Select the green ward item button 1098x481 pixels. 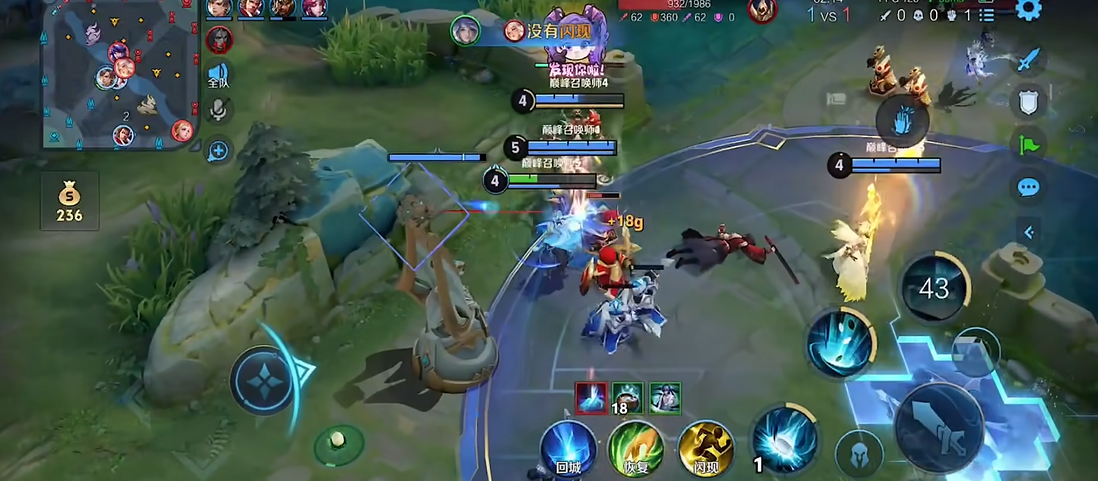[339, 443]
